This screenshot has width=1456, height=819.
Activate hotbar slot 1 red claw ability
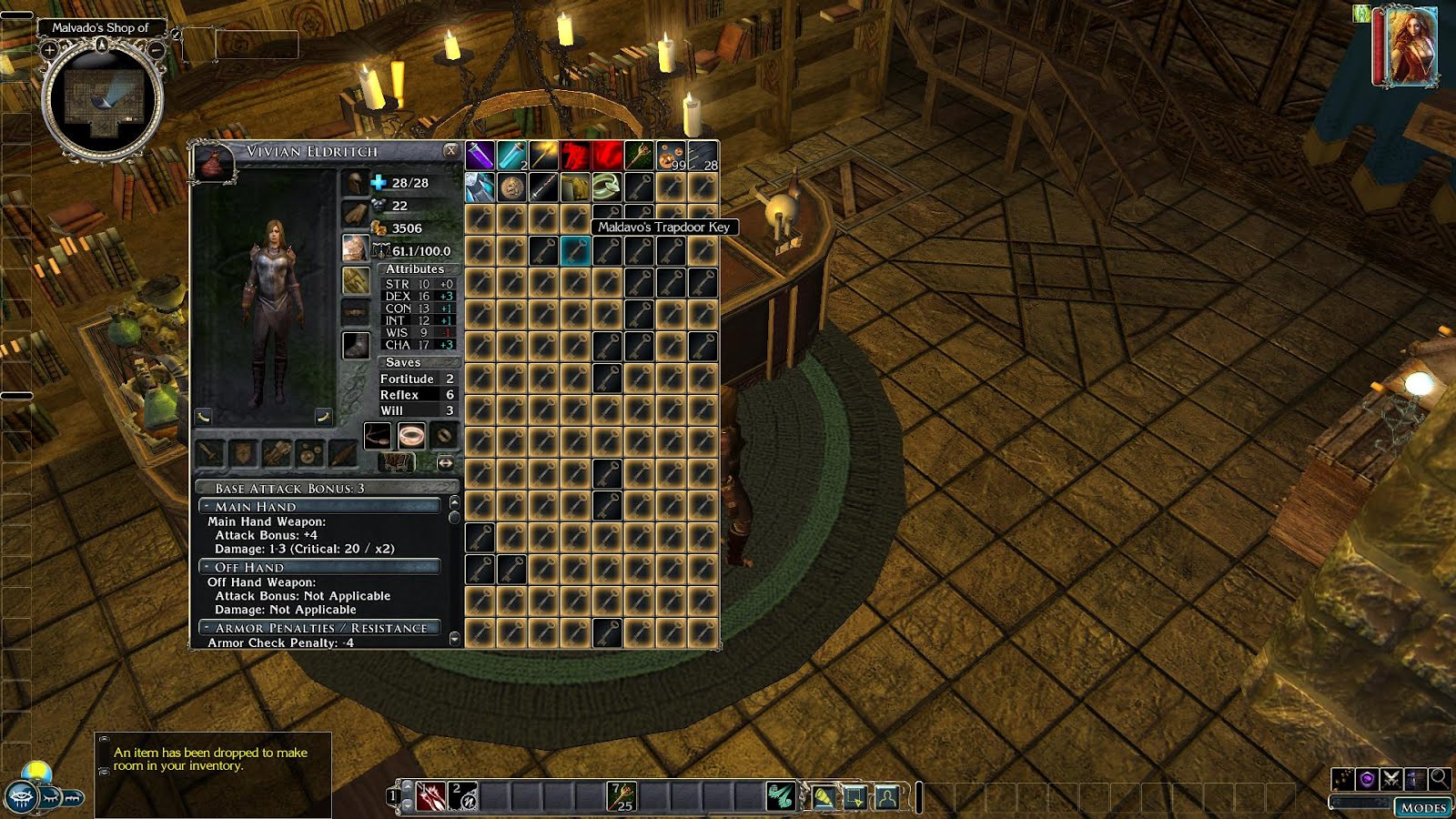coord(430,797)
